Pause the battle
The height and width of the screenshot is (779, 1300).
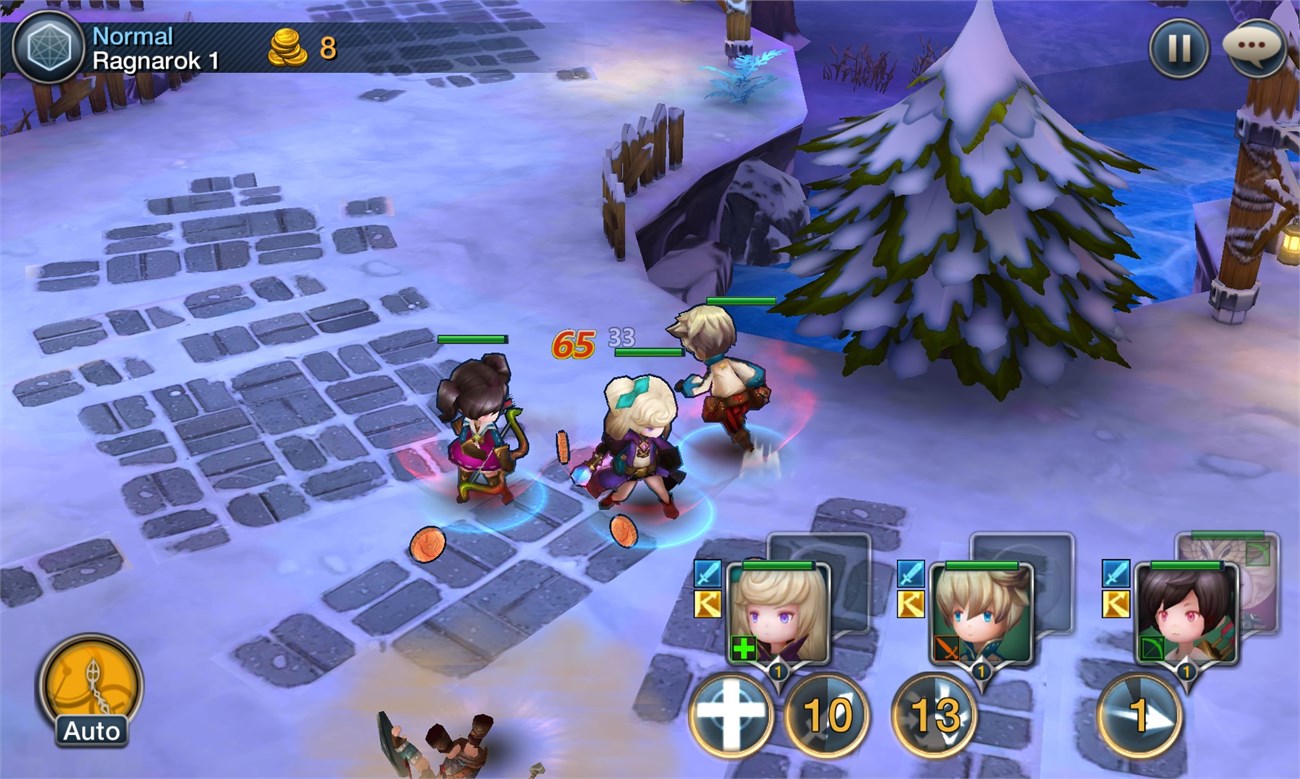click(1179, 48)
